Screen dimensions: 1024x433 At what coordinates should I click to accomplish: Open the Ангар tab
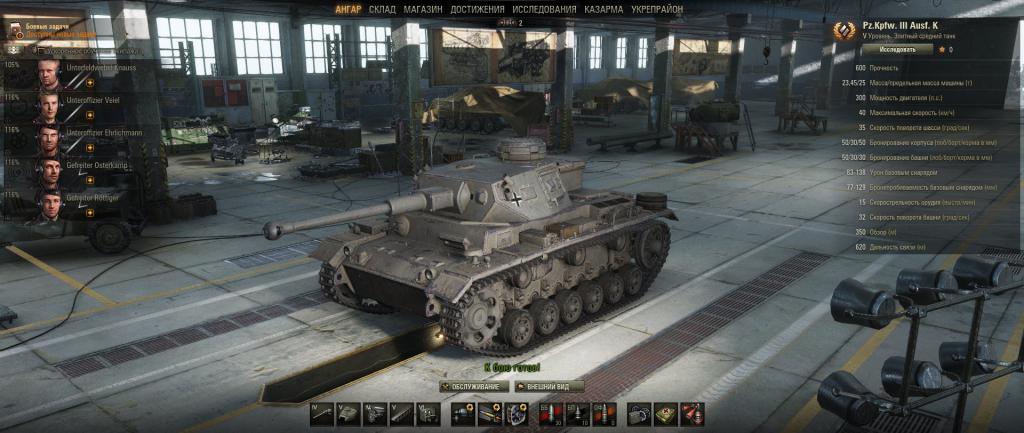click(348, 9)
